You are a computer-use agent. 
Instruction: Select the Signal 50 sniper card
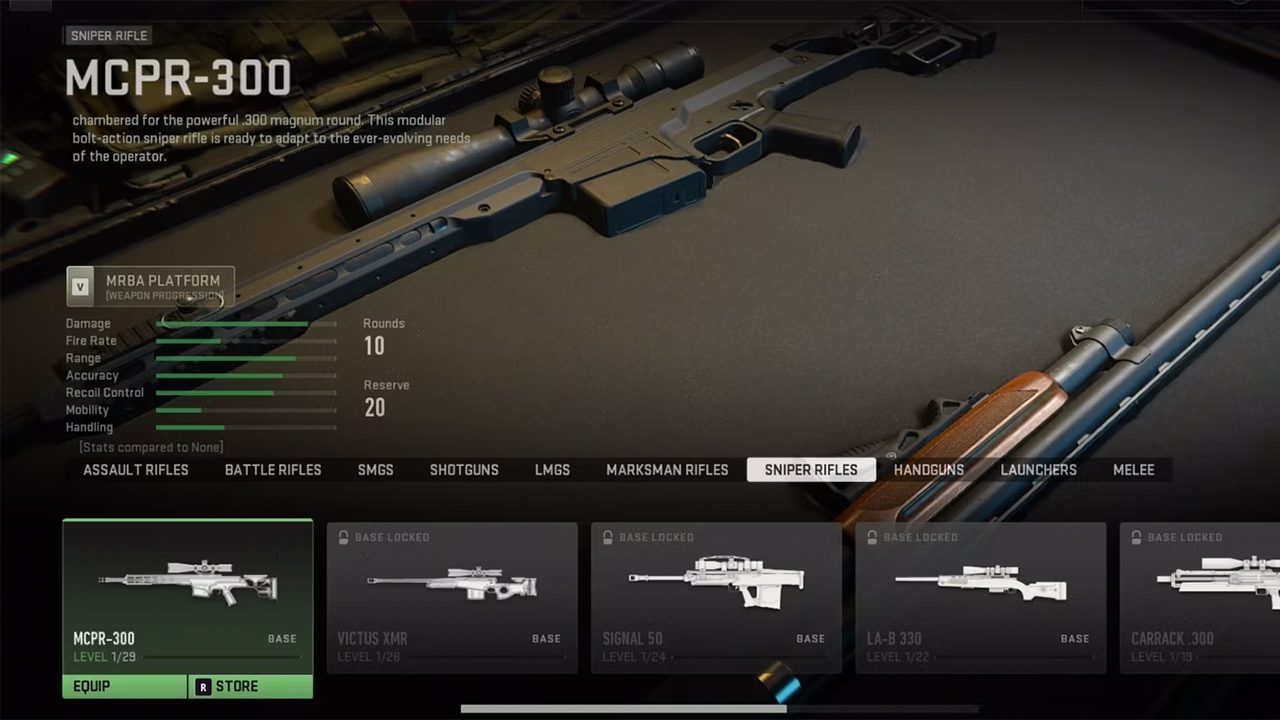coord(716,597)
